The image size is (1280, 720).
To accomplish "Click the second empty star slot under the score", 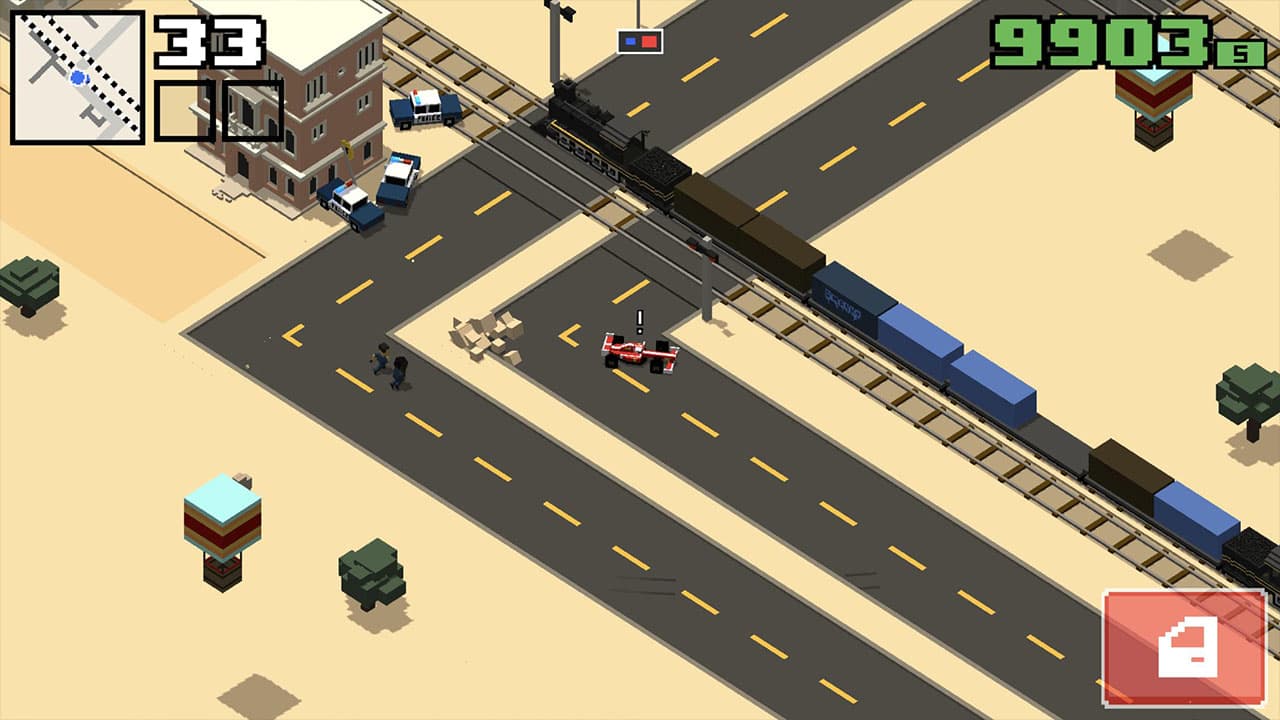I will (253, 110).
